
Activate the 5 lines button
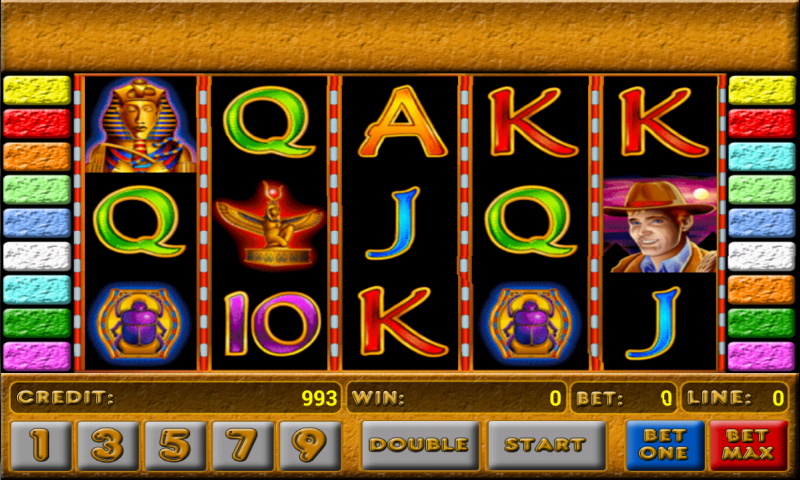point(175,446)
